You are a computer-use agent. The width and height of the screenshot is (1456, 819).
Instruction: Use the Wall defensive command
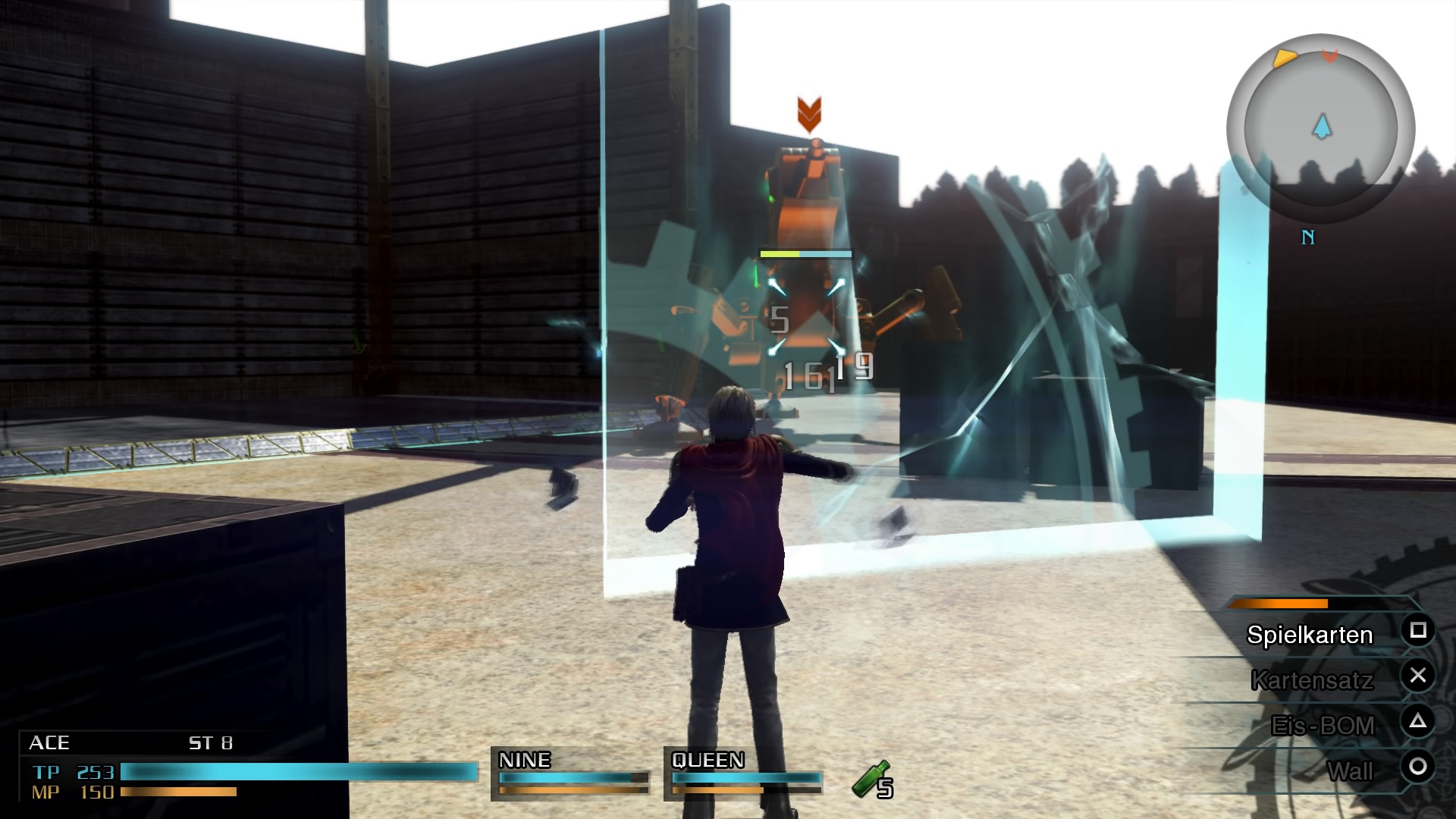click(x=1350, y=771)
